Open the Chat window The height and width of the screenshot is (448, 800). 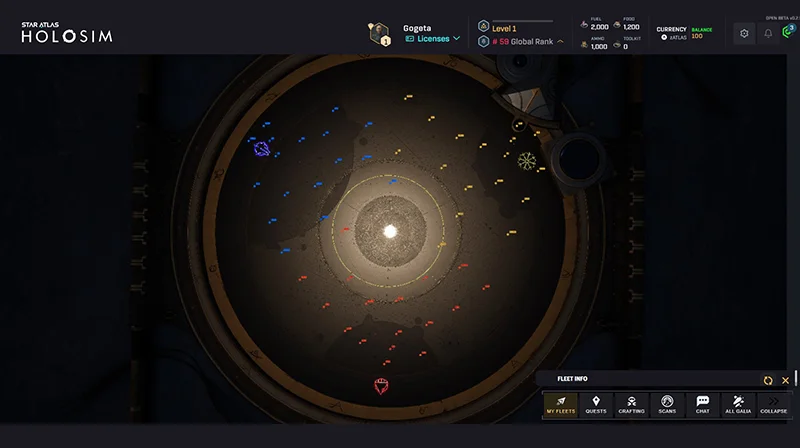coord(703,404)
